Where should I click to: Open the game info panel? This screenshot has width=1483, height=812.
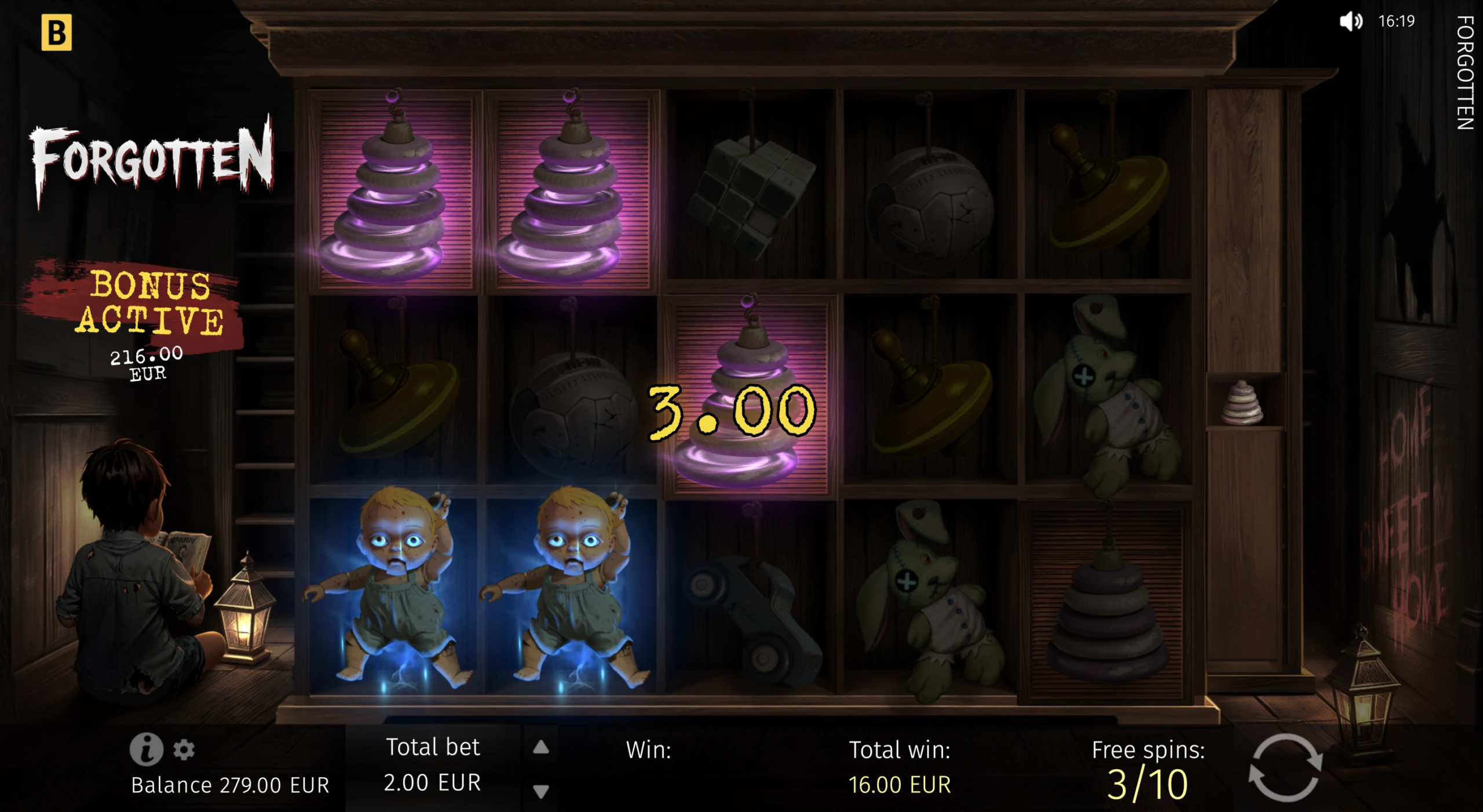point(146,749)
